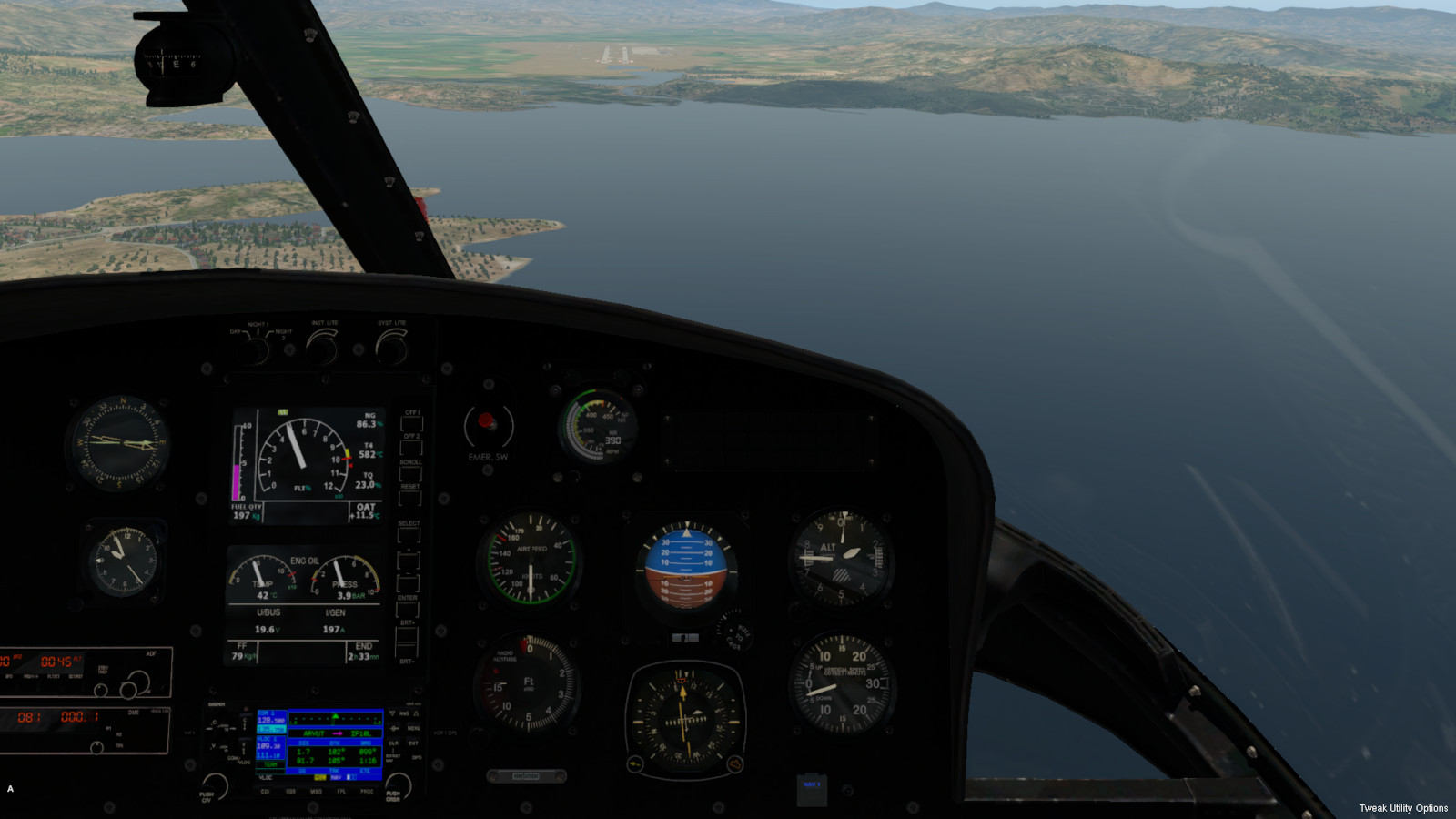
Task: Click the OFF 1 button on engine display
Action: 411,424
